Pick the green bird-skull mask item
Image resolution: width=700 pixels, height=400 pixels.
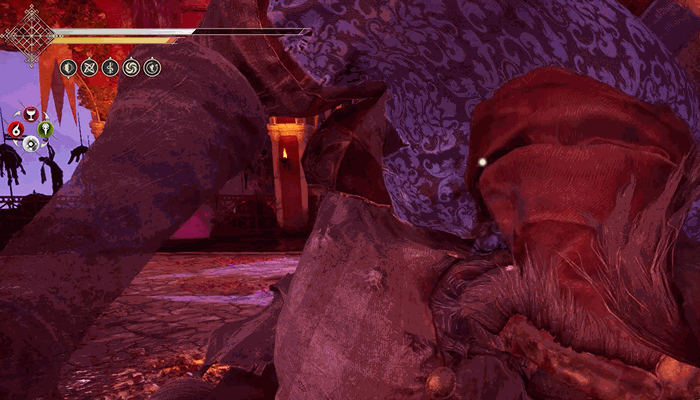coord(45,128)
